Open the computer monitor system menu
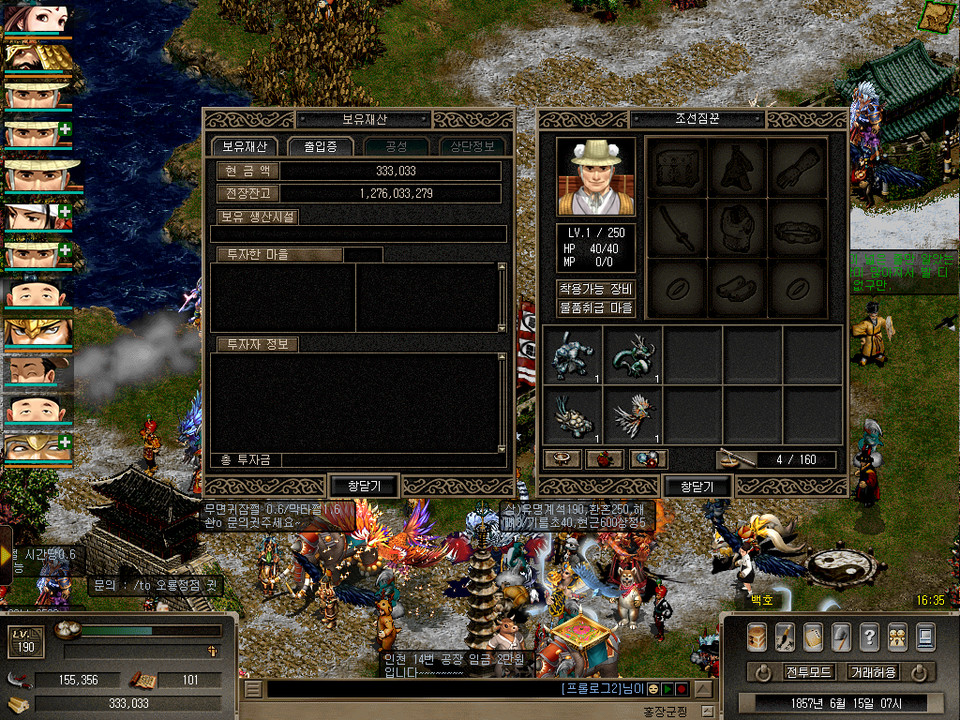The width and height of the screenshot is (960, 720). tap(925, 636)
